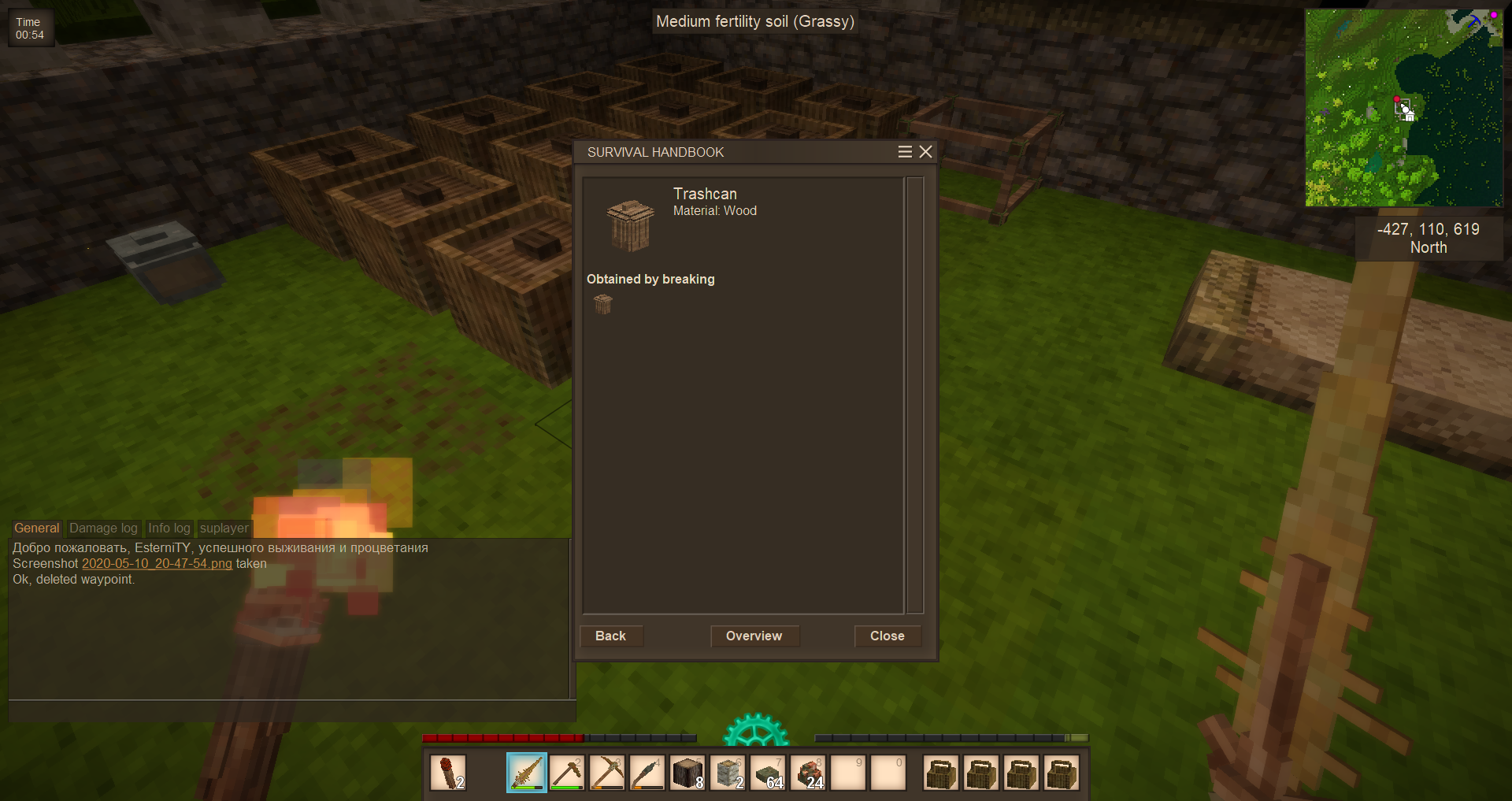Open the handbook hamburger menu

905,152
